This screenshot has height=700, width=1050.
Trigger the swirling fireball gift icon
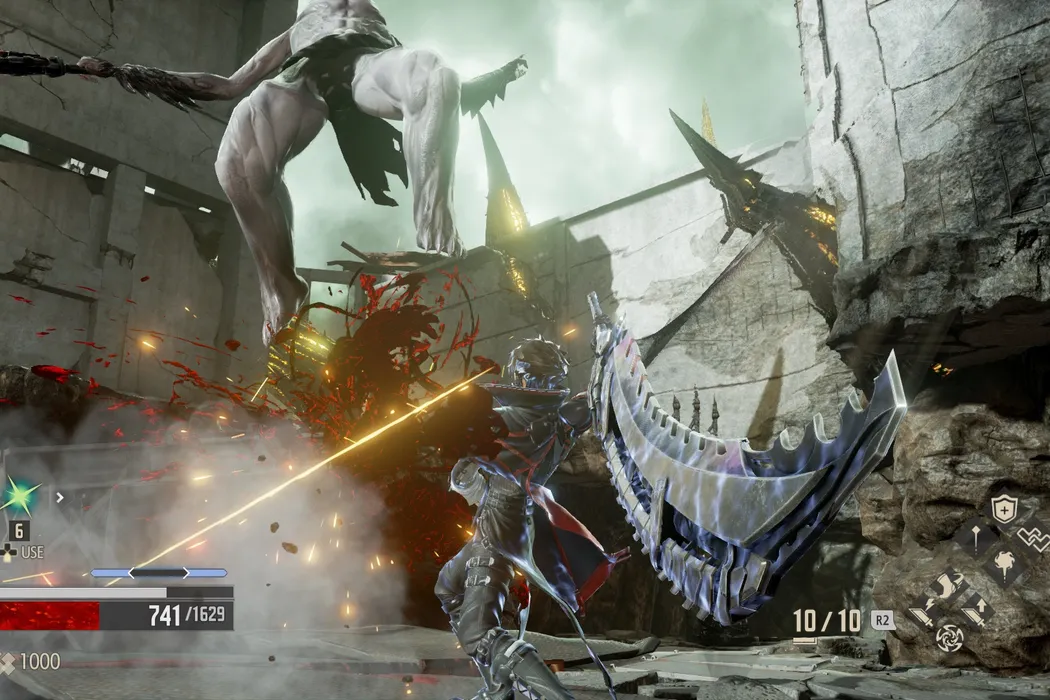(1003, 566)
